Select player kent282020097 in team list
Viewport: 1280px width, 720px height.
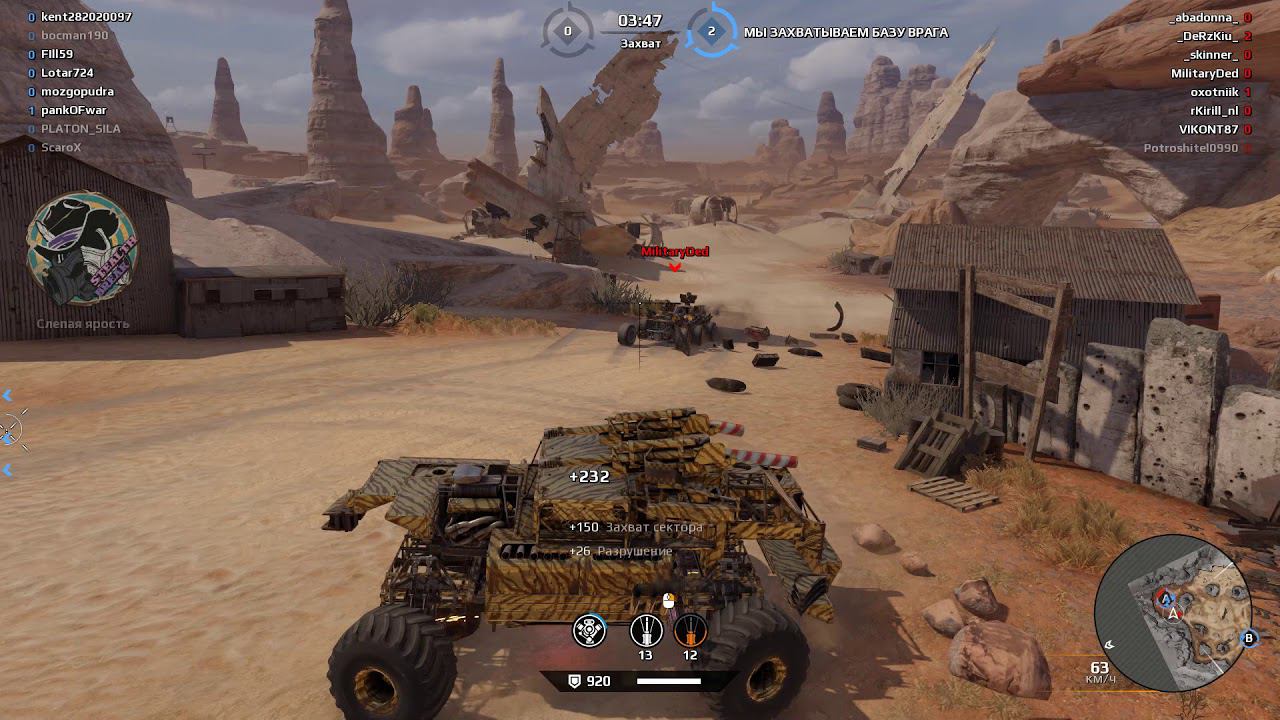[86, 17]
